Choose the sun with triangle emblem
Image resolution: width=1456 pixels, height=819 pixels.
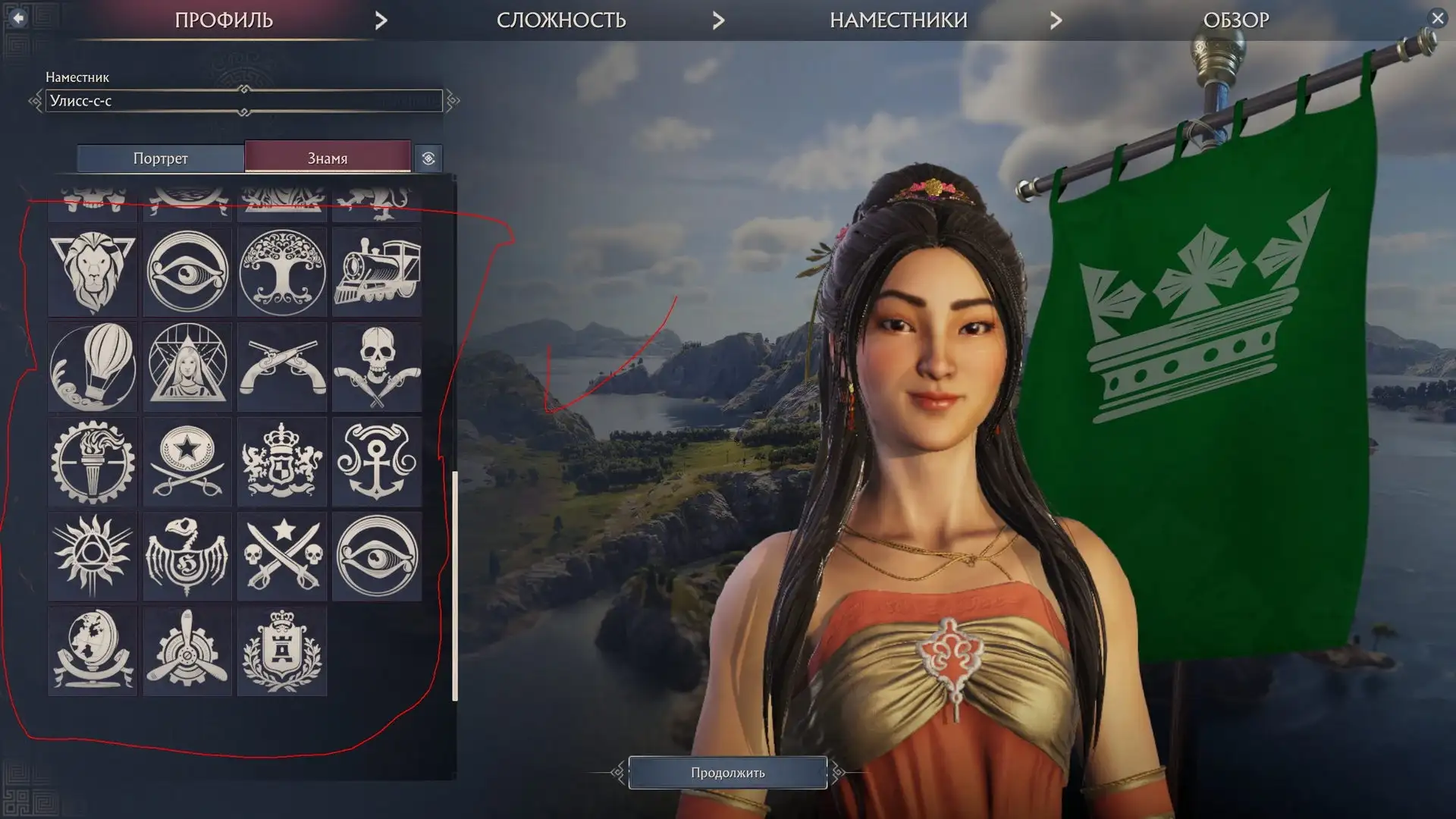point(93,557)
